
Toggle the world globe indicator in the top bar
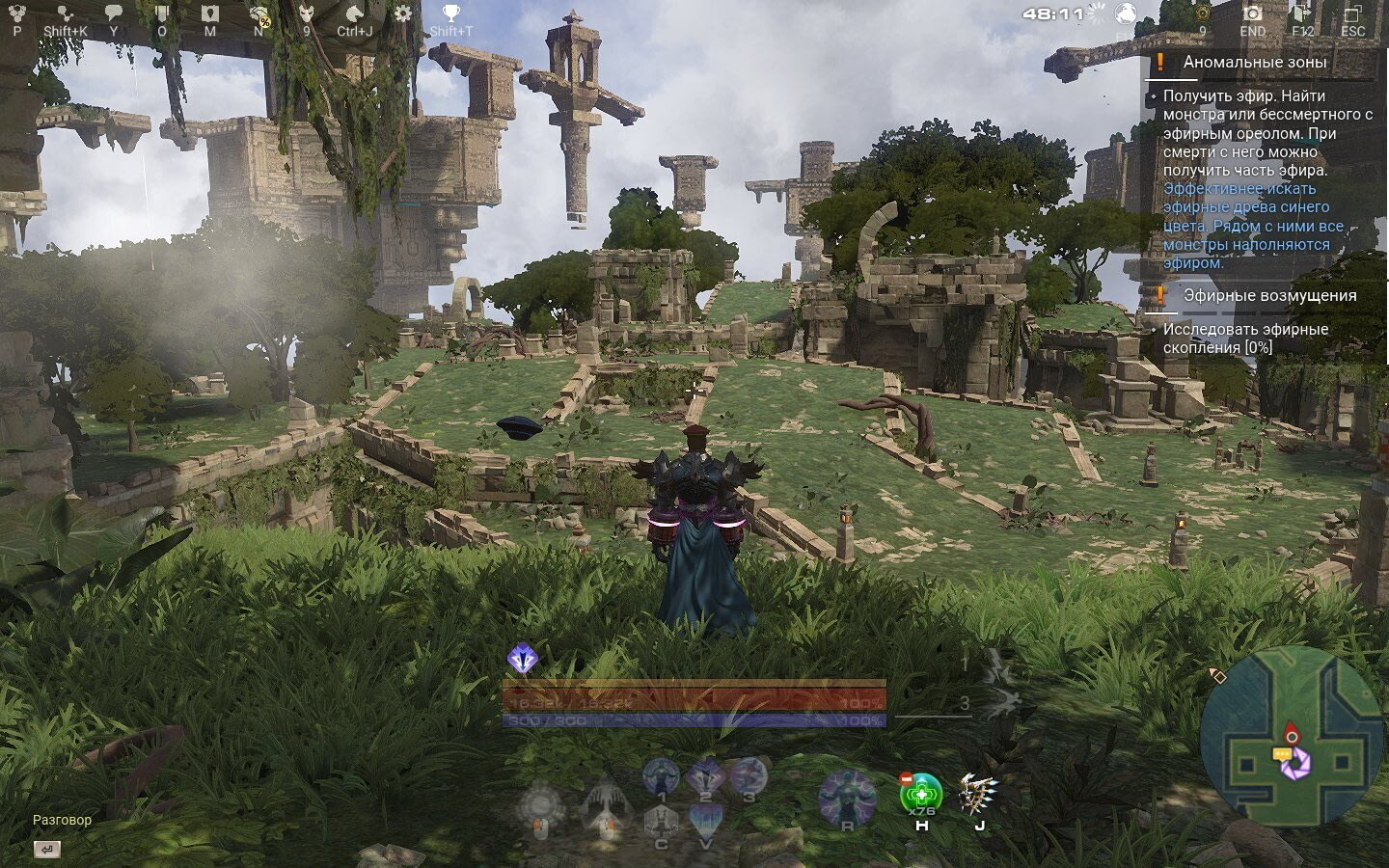tap(1126, 13)
